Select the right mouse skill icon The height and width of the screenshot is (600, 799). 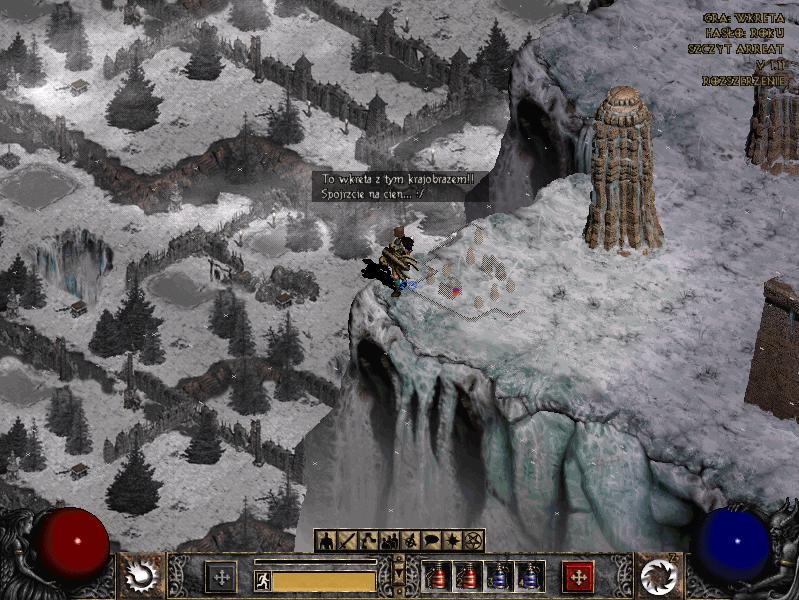(x=657, y=575)
